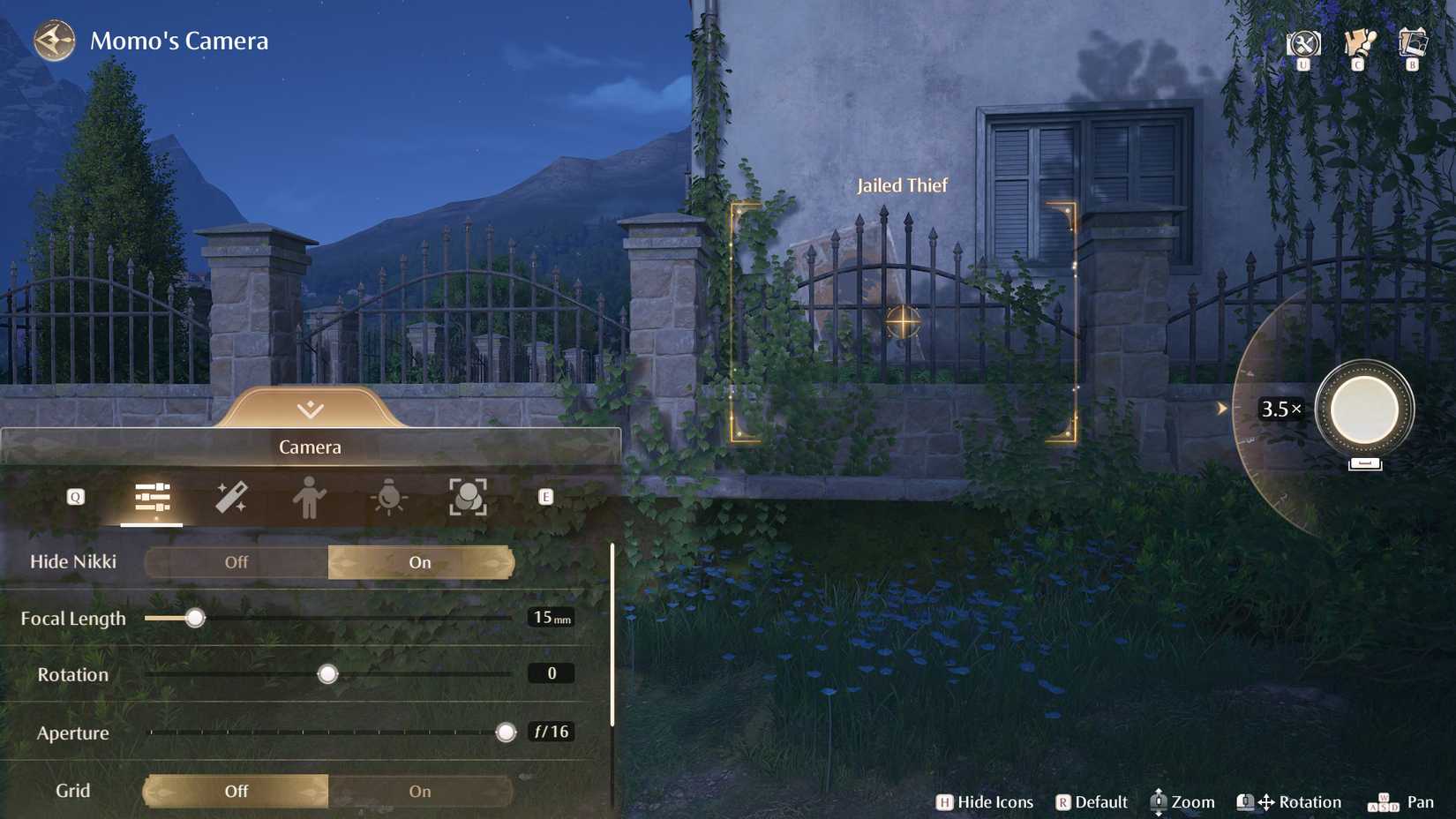Screen dimensions: 1456x819
Task: Take a photo with the shutter button
Action: [1364, 409]
